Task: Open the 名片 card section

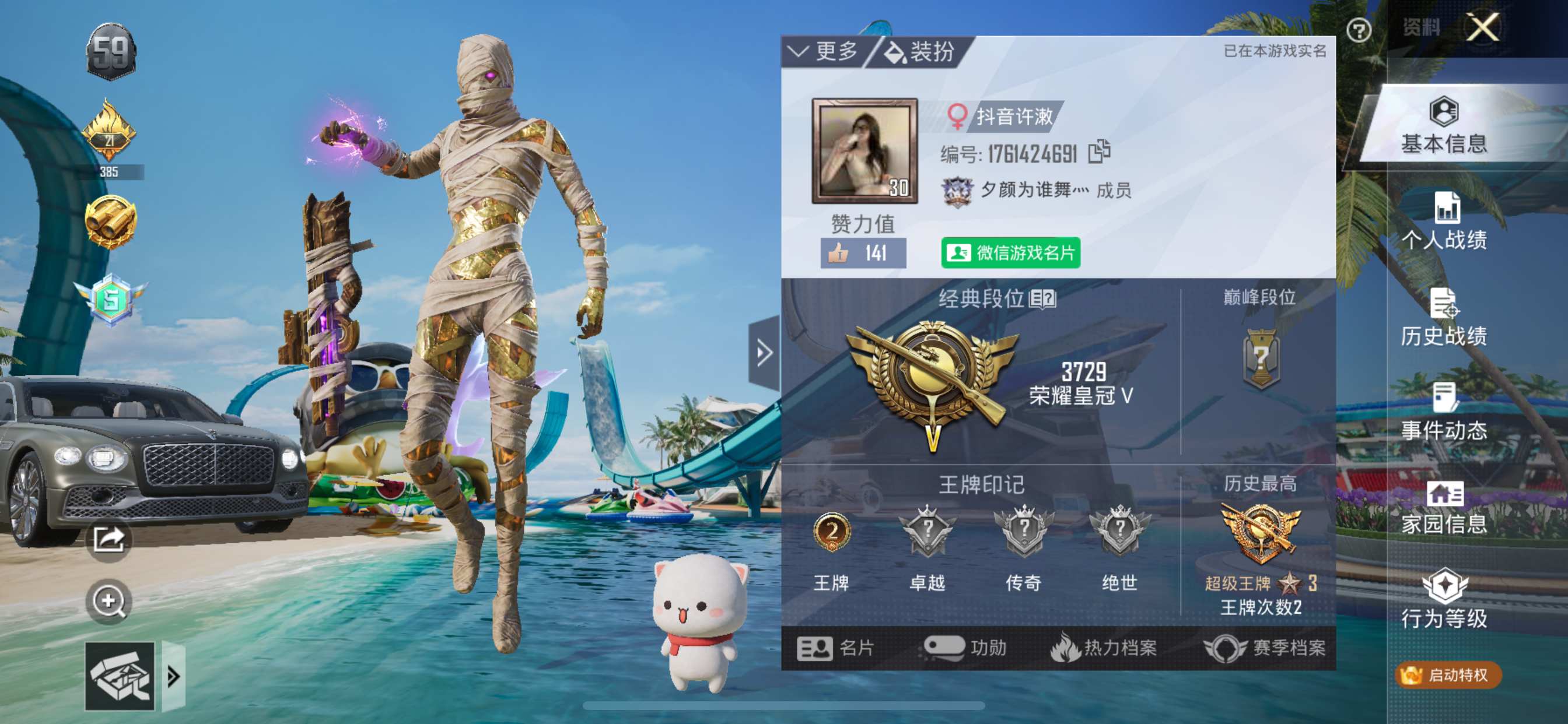Action: click(x=835, y=648)
